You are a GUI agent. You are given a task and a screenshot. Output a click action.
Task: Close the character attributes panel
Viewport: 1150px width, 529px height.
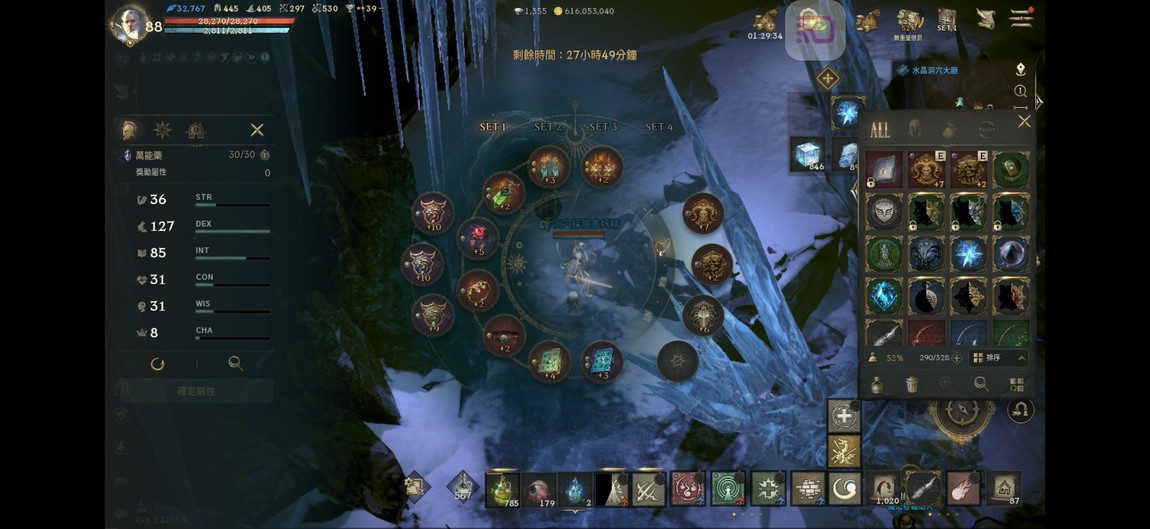click(x=257, y=130)
